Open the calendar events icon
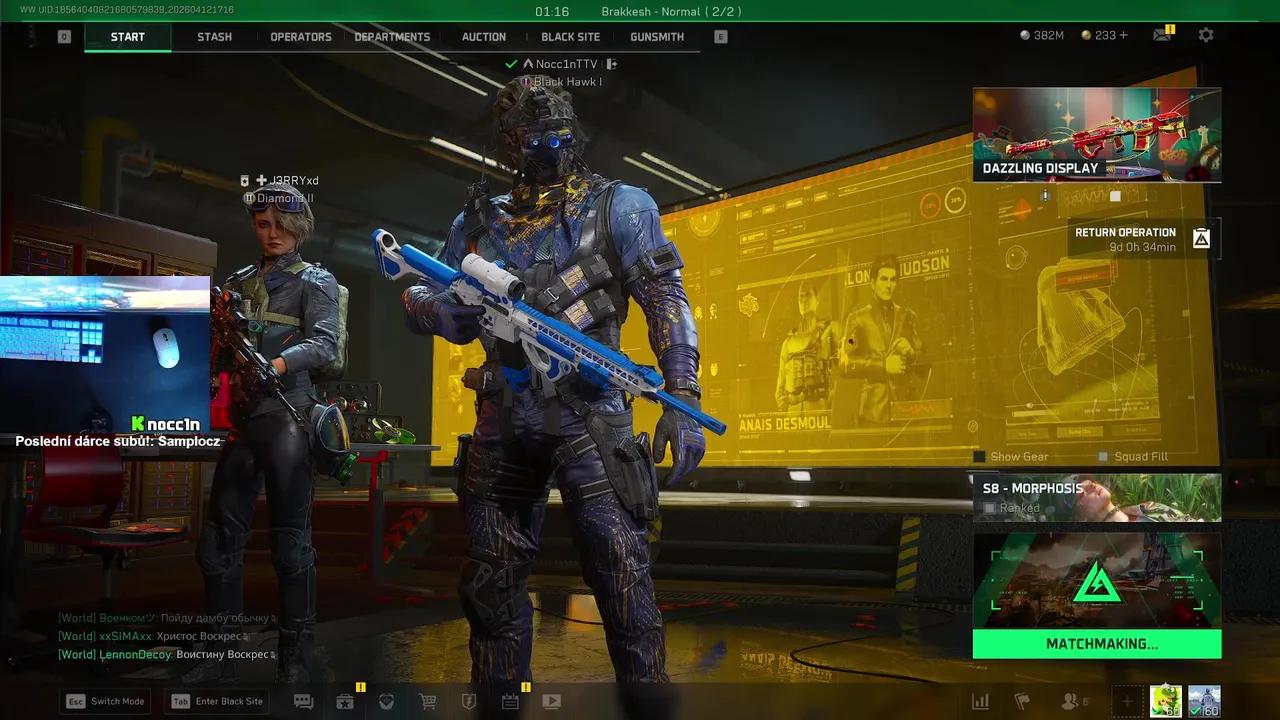The width and height of the screenshot is (1280, 720). tap(510, 701)
